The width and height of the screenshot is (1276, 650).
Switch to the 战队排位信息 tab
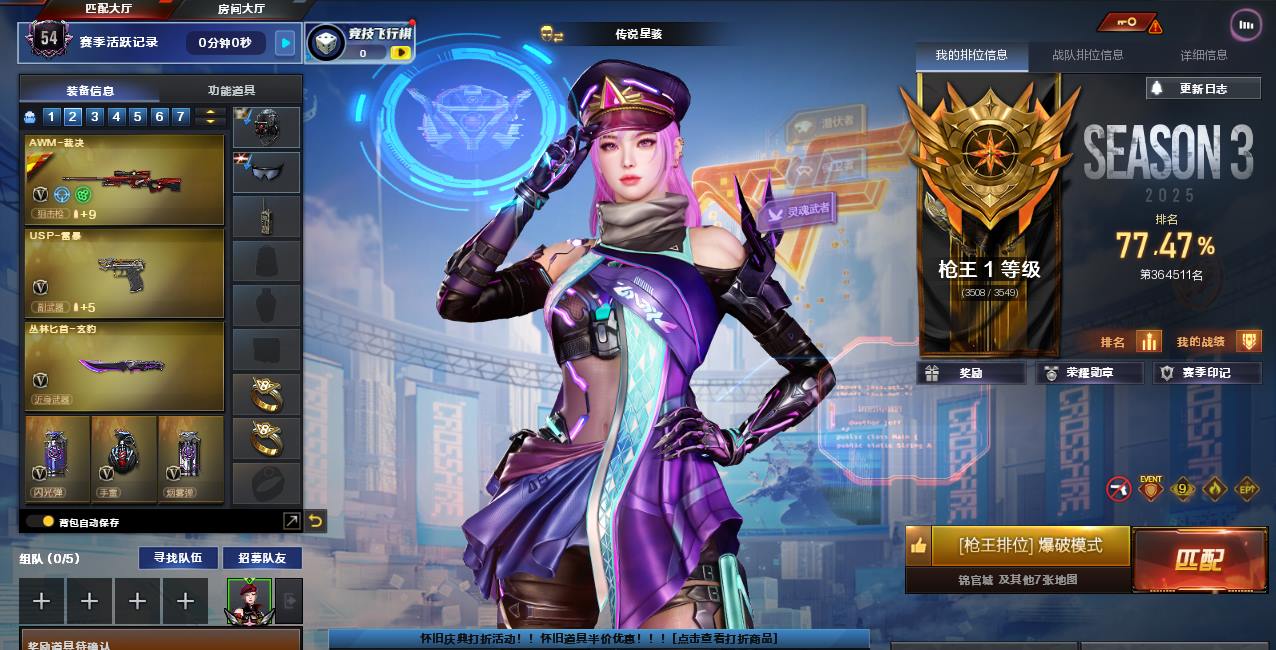[x=1087, y=55]
